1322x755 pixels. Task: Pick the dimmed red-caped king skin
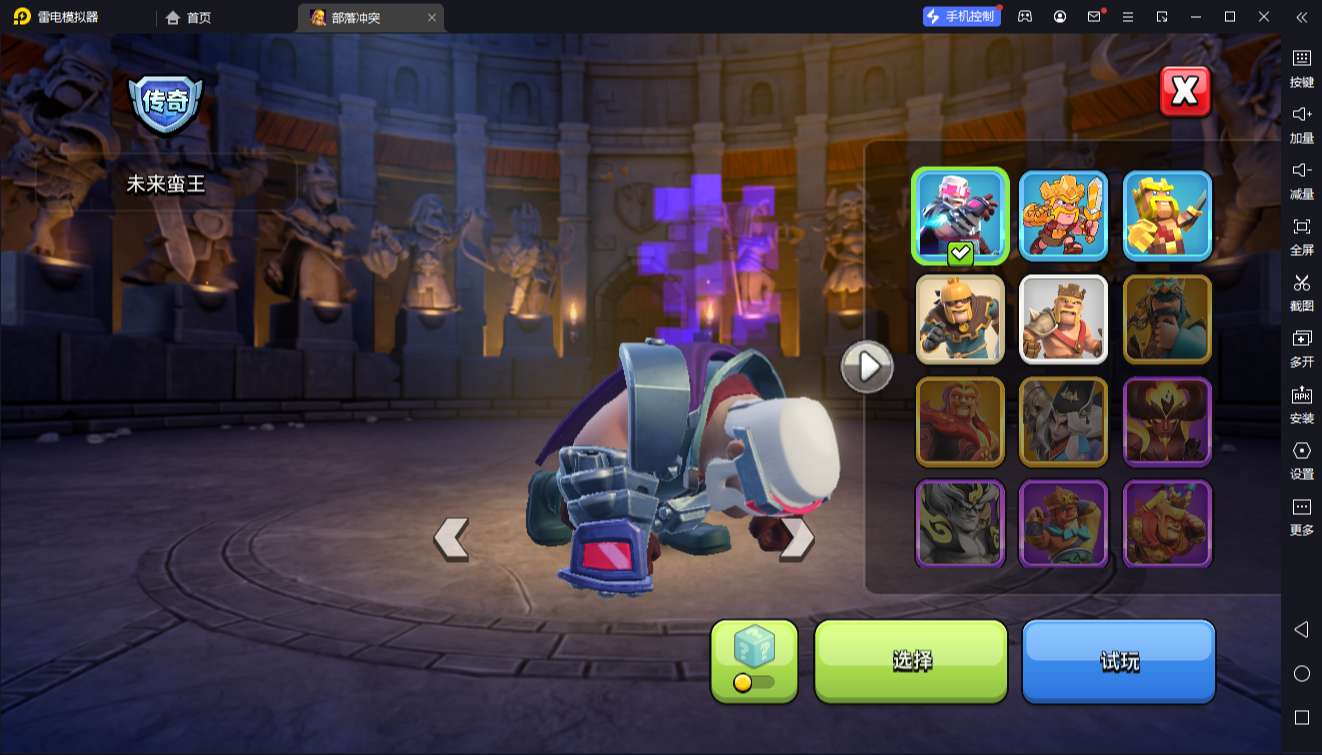[x=960, y=421]
